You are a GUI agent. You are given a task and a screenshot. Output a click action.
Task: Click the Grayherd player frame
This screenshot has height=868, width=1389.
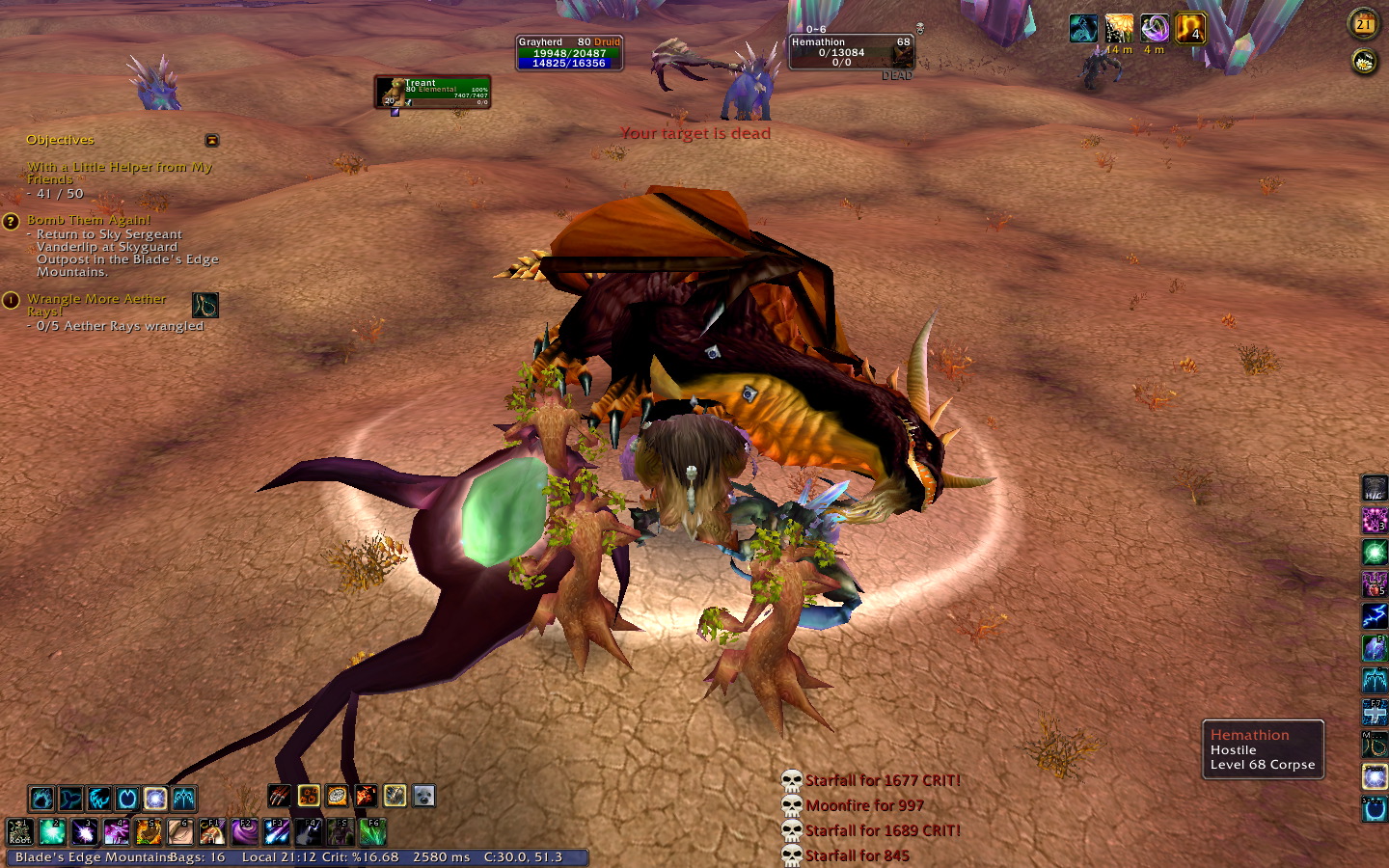(x=569, y=53)
